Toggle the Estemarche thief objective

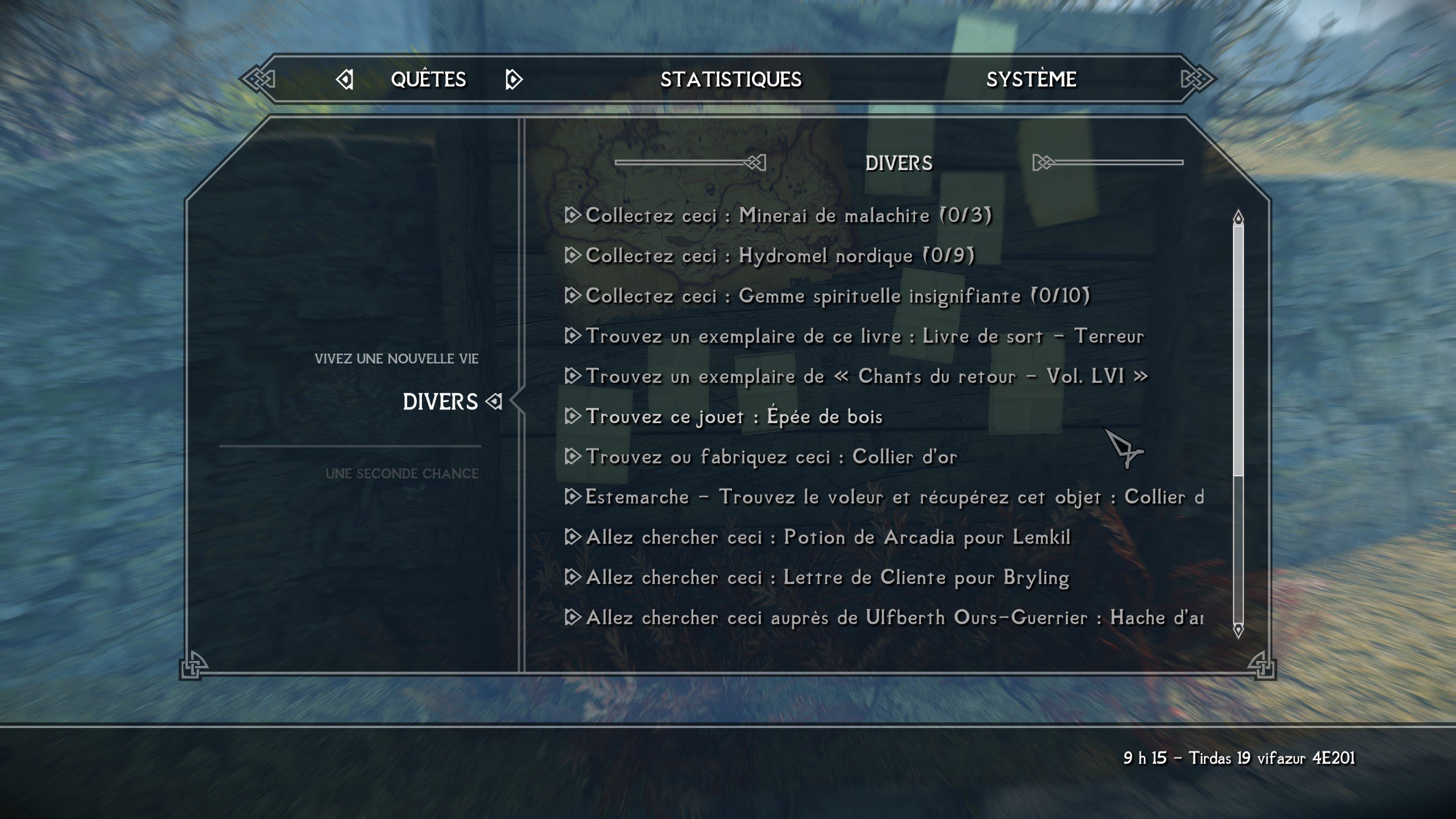pyautogui.click(x=893, y=497)
